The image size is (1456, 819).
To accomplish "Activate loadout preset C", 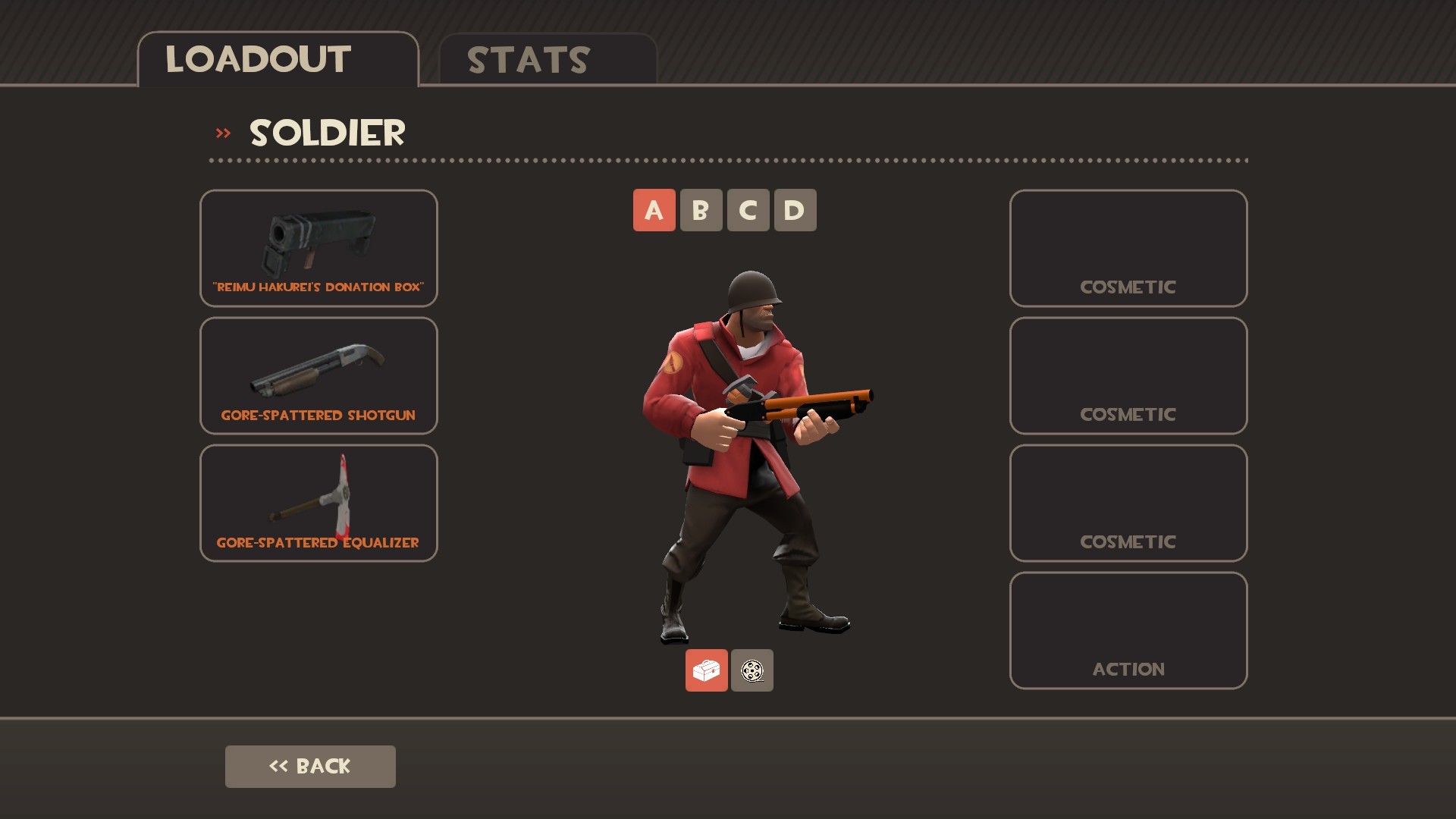I will (748, 210).
